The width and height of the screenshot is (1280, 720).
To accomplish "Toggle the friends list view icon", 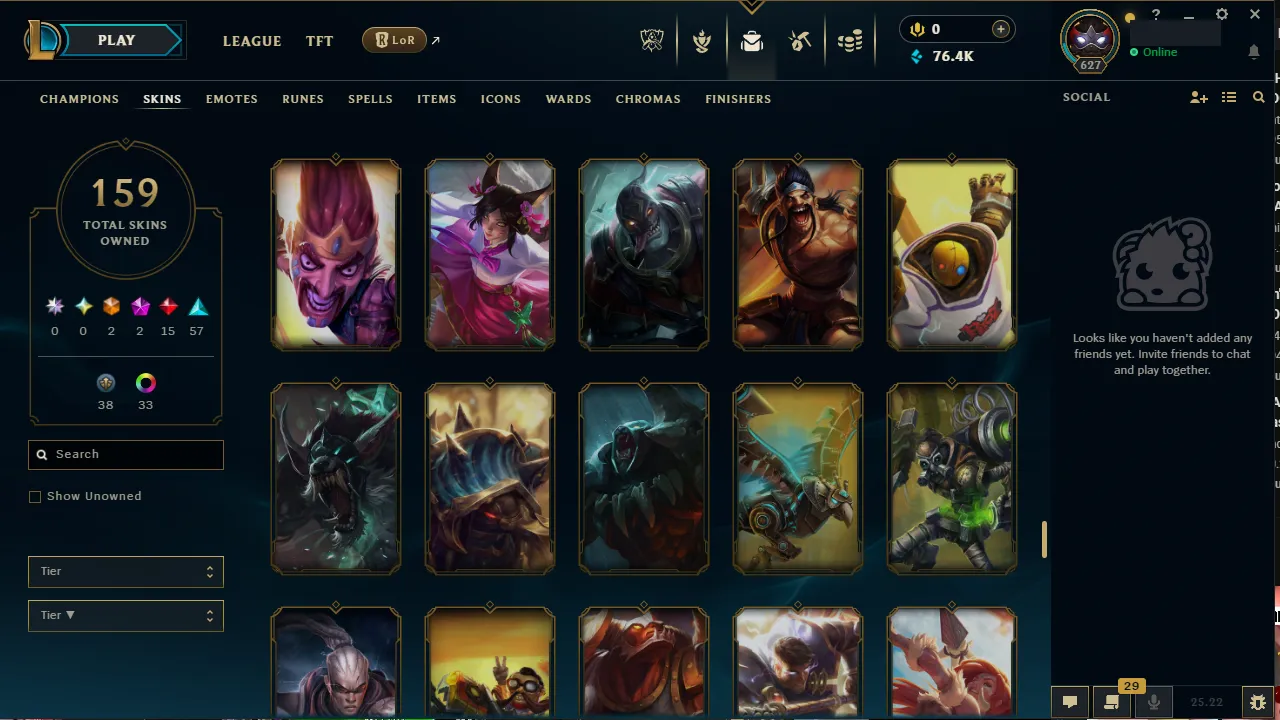I will click(x=1229, y=97).
